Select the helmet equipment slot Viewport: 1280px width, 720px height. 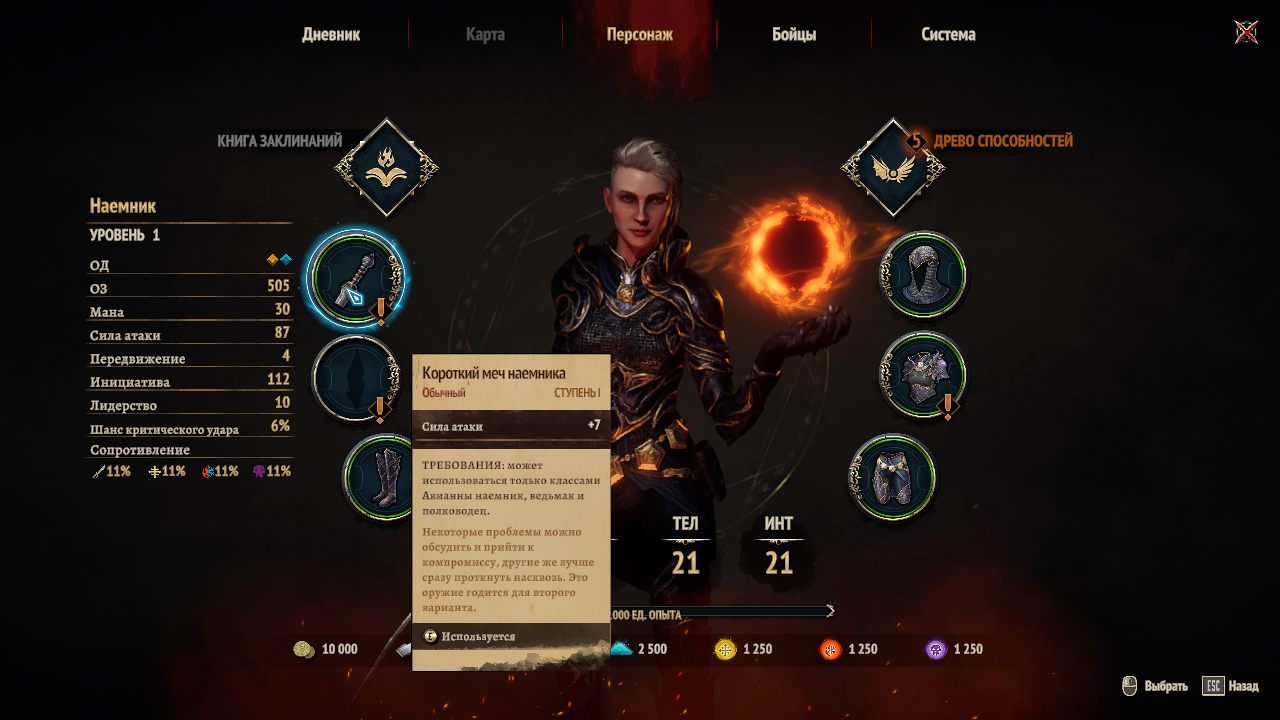pyautogui.click(x=923, y=273)
